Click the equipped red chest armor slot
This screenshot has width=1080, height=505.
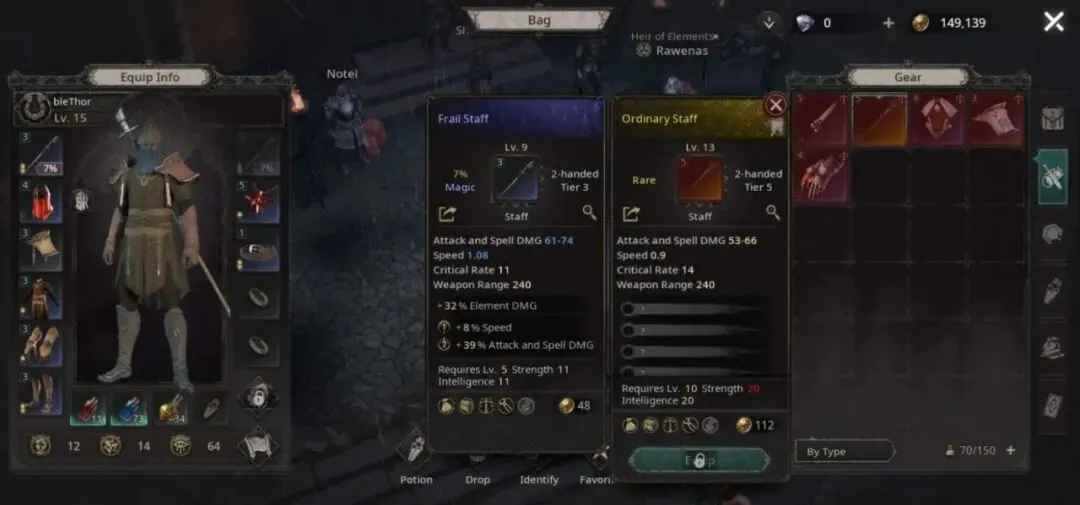[39, 202]
